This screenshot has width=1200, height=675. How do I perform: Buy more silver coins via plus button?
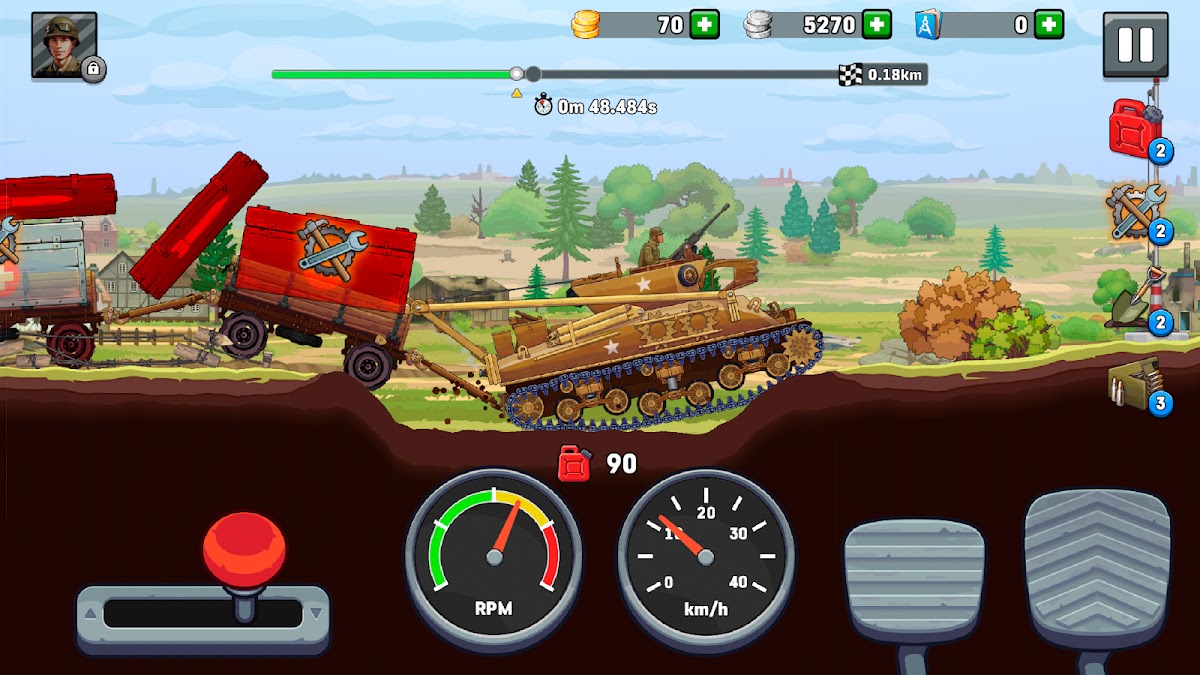(877, 25)
